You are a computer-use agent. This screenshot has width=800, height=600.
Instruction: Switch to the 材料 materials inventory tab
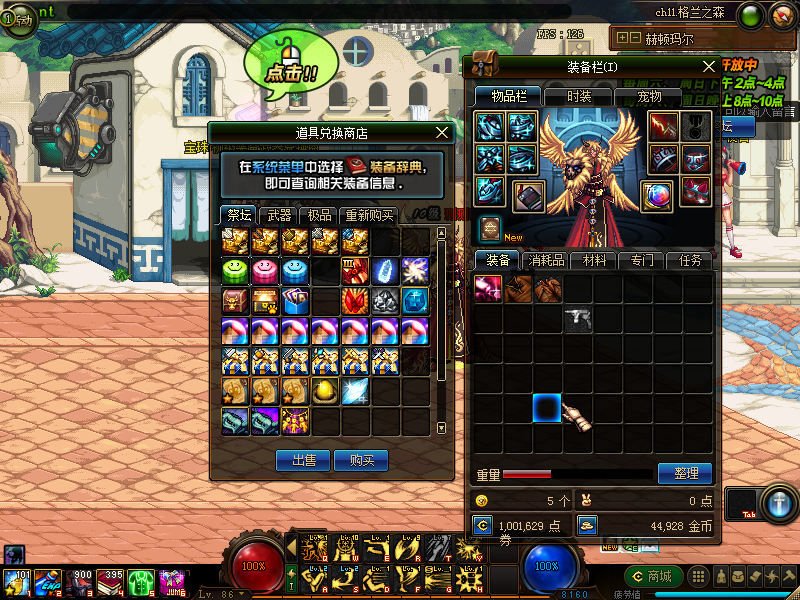coord(594,260)
